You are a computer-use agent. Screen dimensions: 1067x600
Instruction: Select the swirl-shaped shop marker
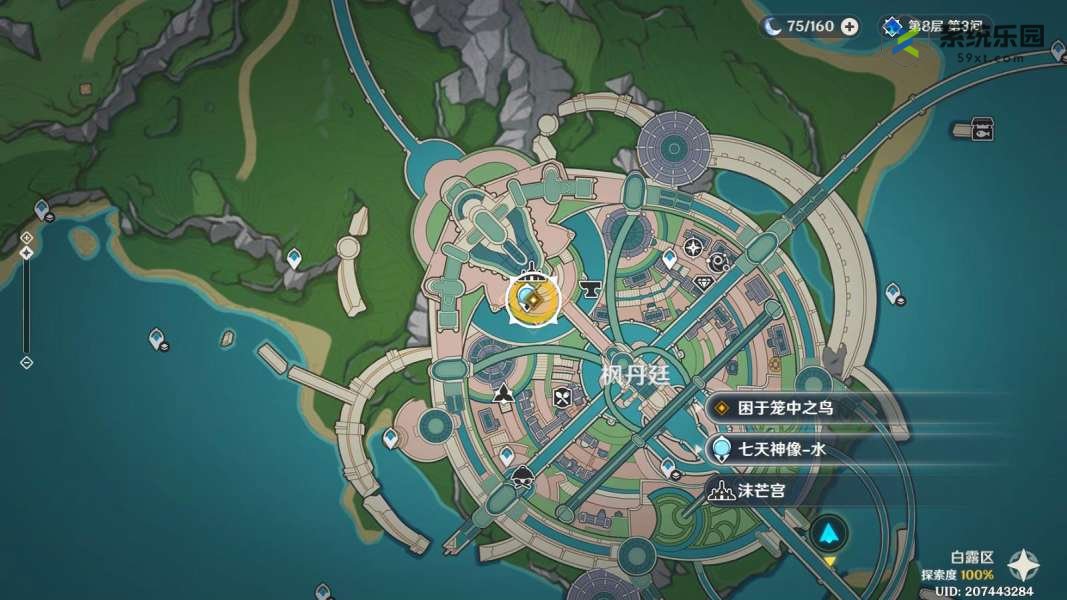pos(717,262)
